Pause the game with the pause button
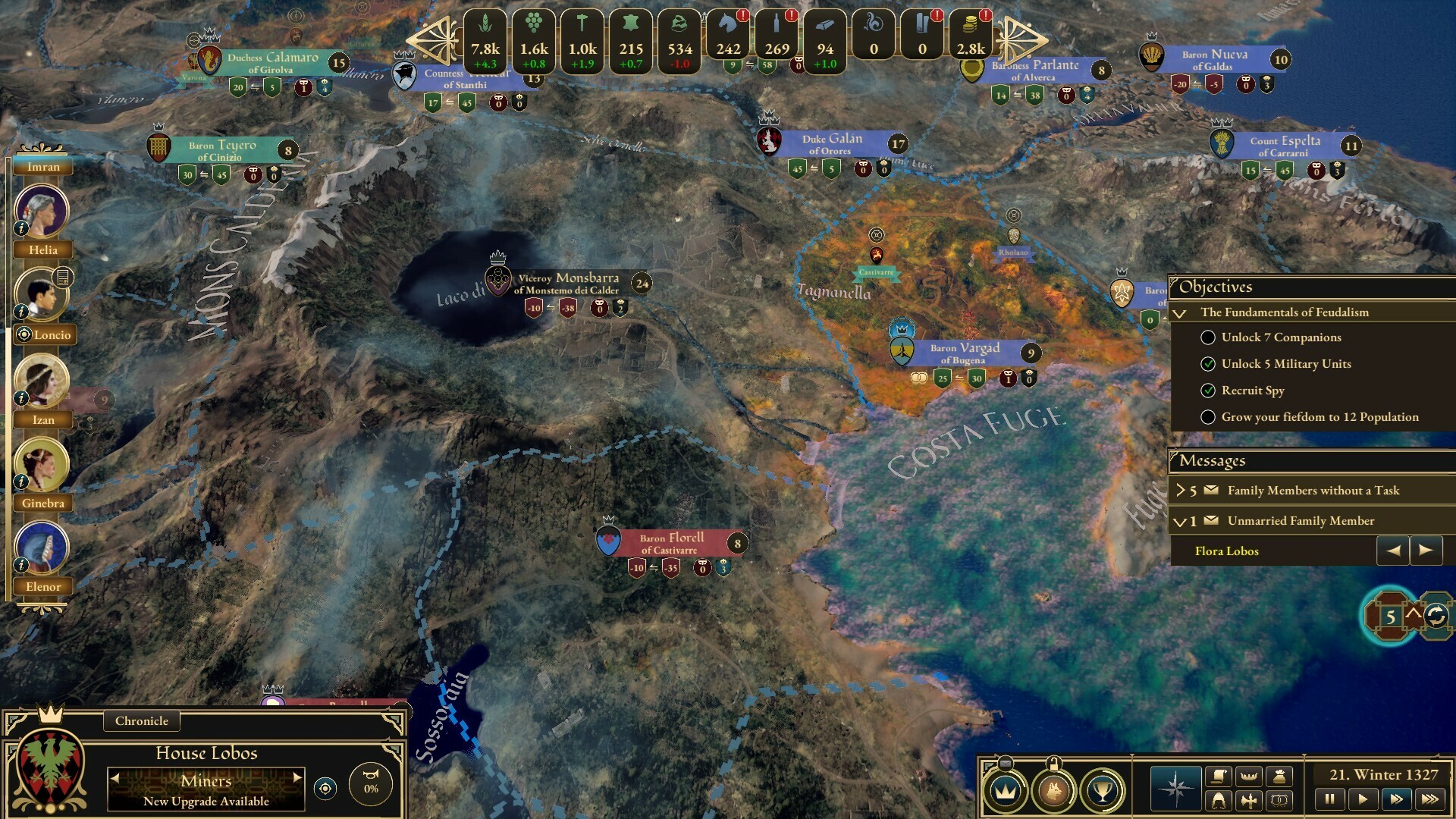This screenshot has width=1456, height=819. 1330,798
